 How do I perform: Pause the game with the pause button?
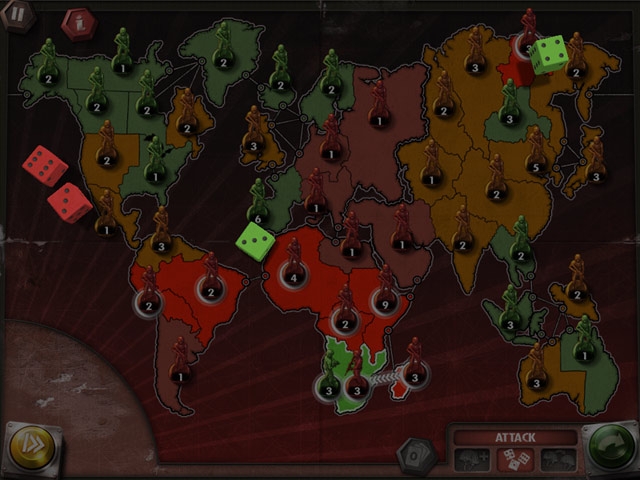point(17,15)
